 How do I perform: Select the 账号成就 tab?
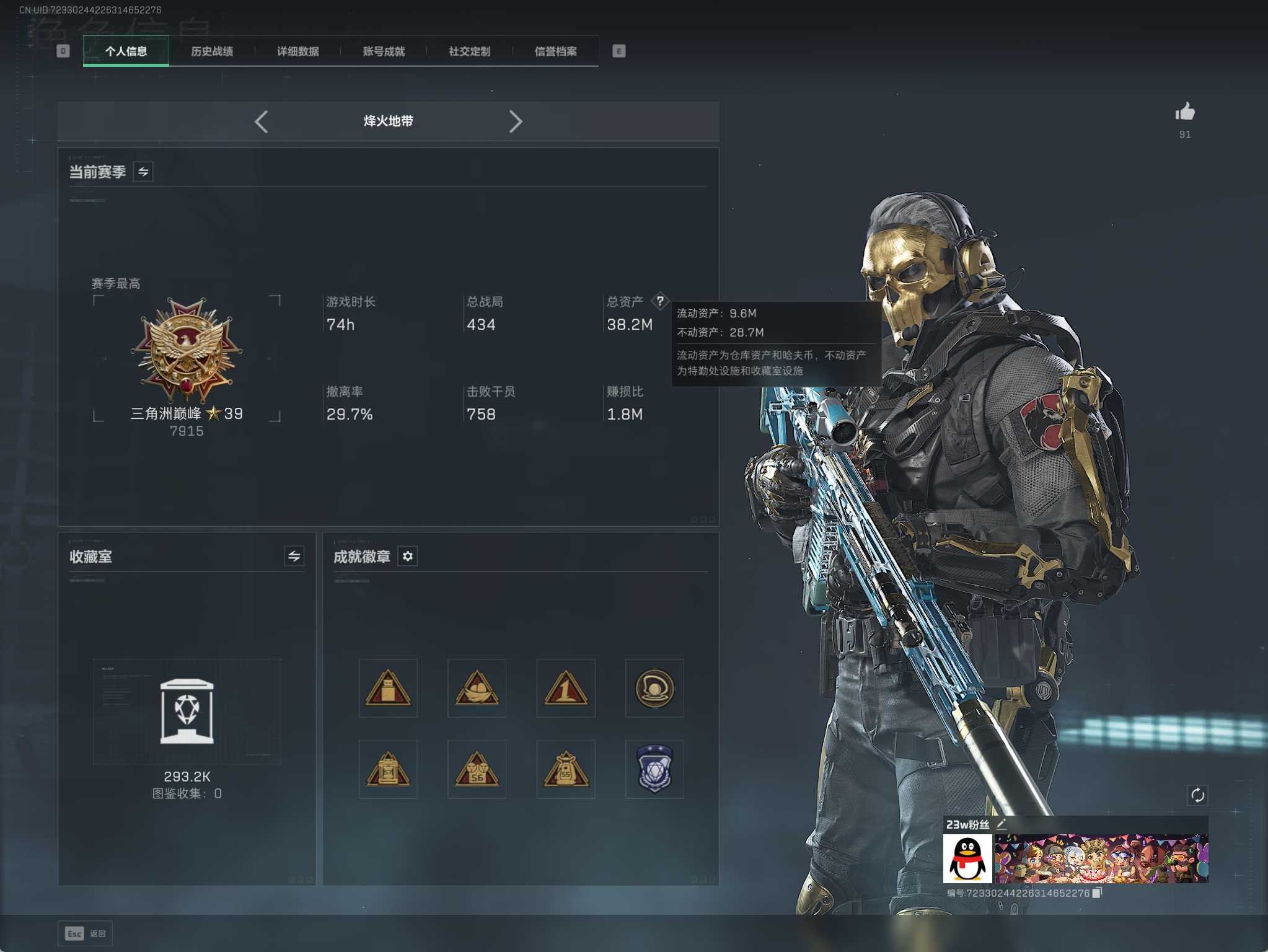click(x=384, y=51)
